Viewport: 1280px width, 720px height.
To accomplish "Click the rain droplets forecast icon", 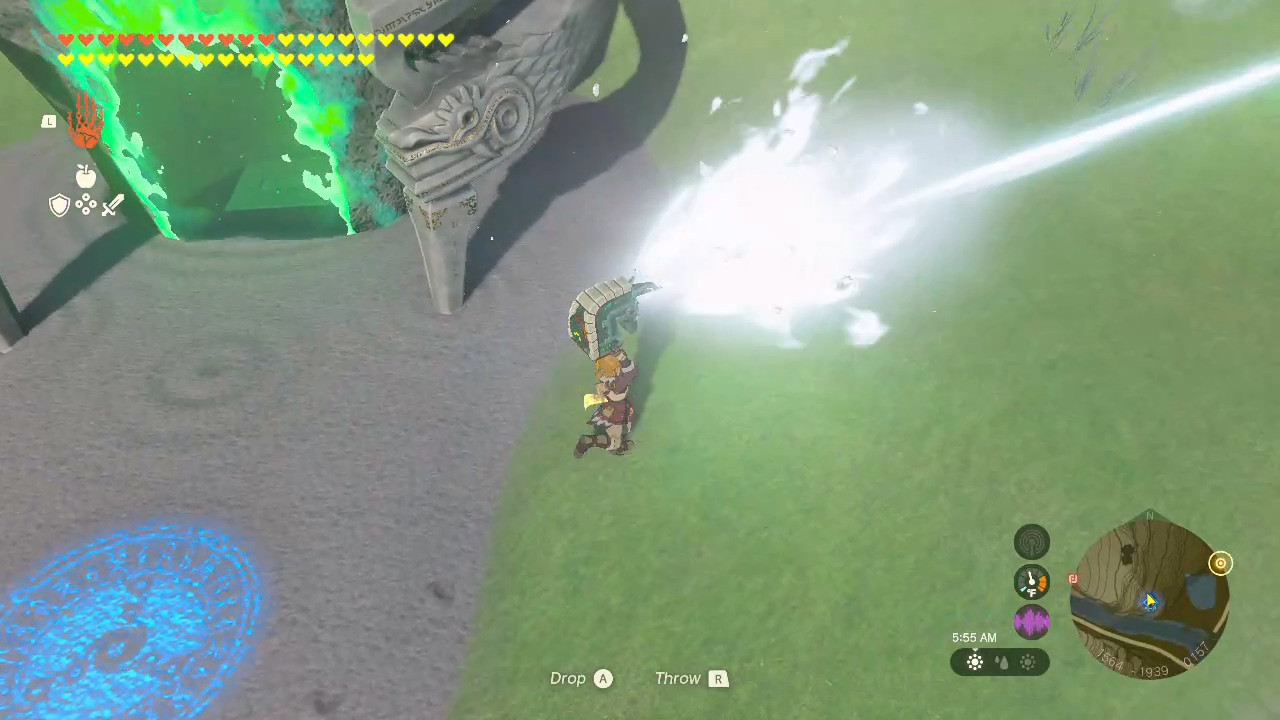I will click(1002, 661).
